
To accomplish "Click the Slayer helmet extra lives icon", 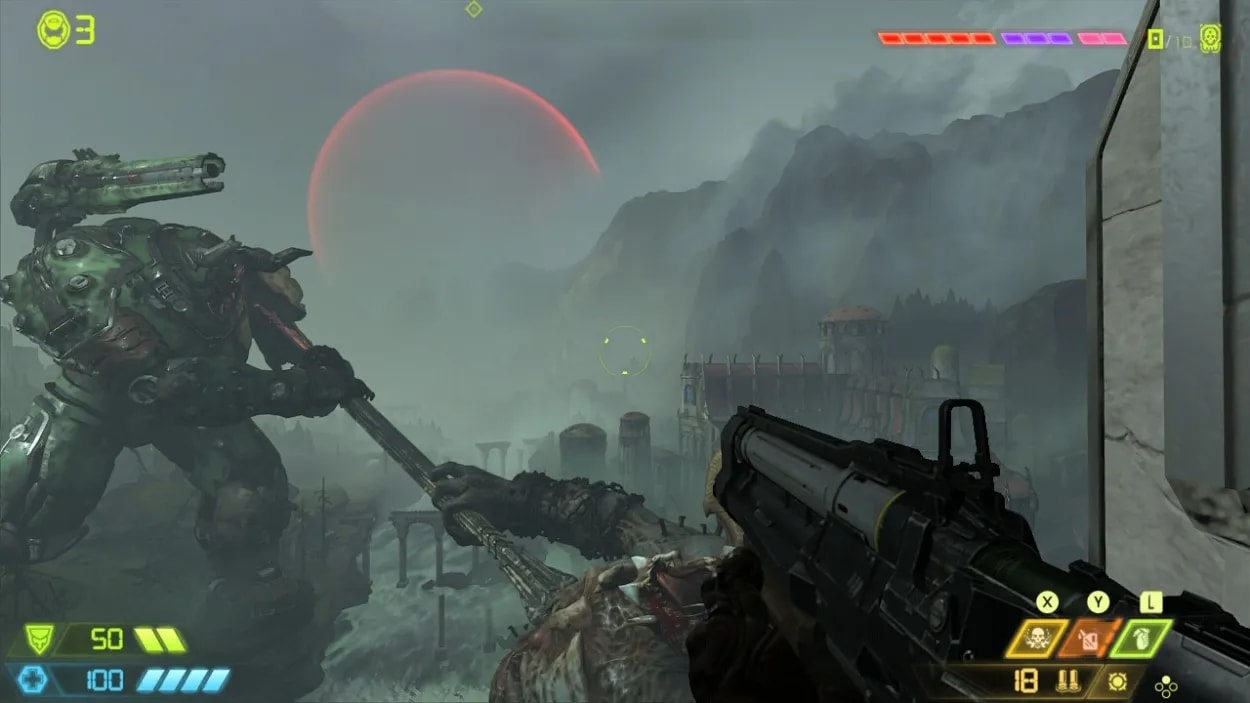I will point(53,30).
